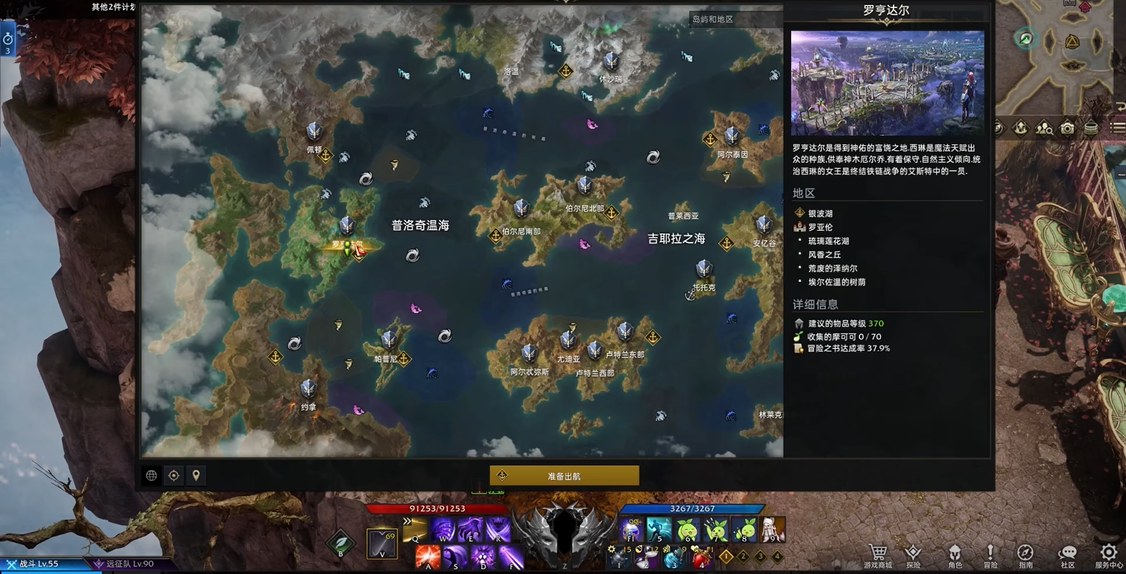The width and height of the screenshot is (1126, 574).
Task: Click the minimap camera screenshot icon
Action: click(1067, 128)
